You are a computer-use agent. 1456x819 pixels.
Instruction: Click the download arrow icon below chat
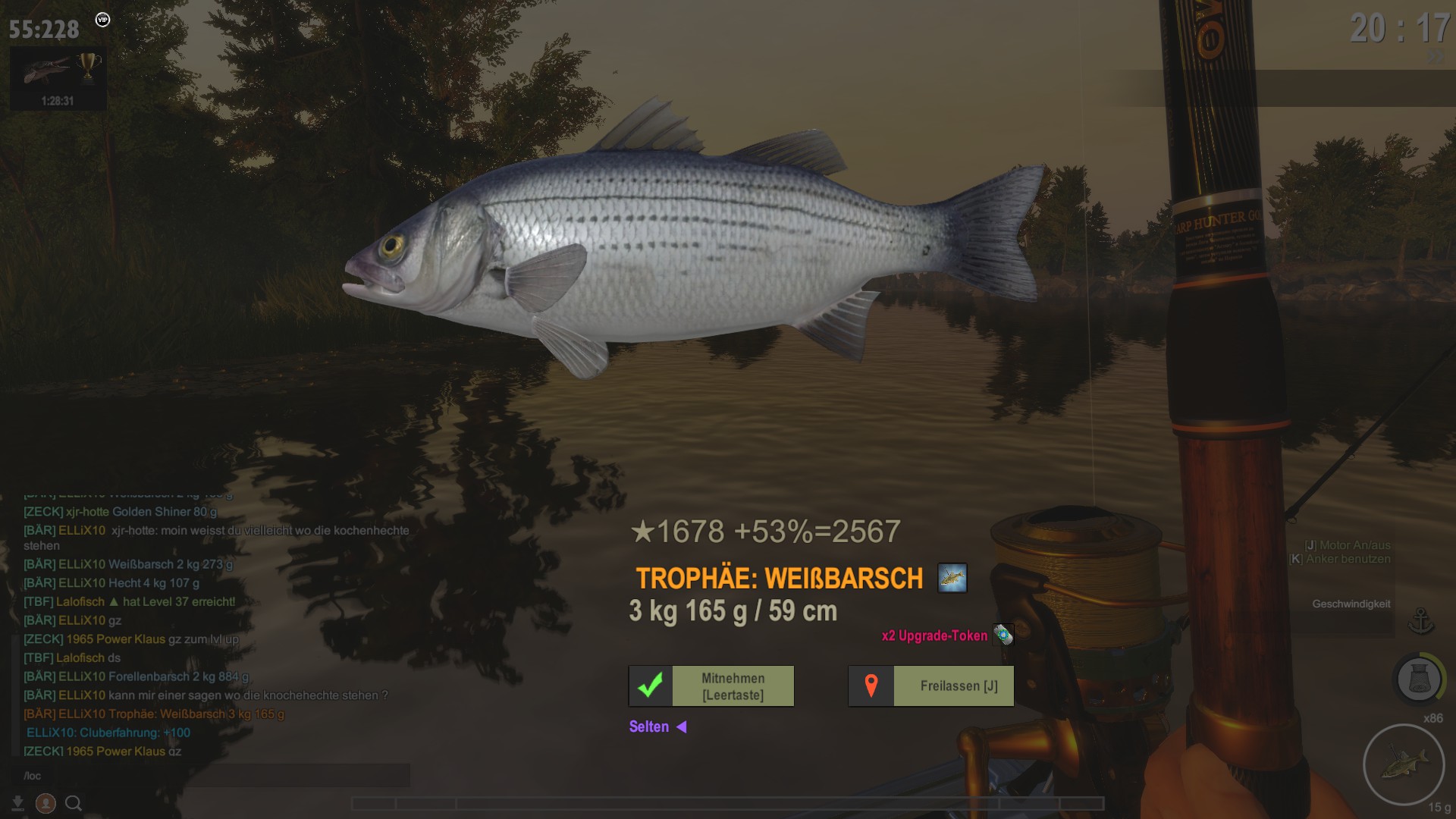[17, 803]
